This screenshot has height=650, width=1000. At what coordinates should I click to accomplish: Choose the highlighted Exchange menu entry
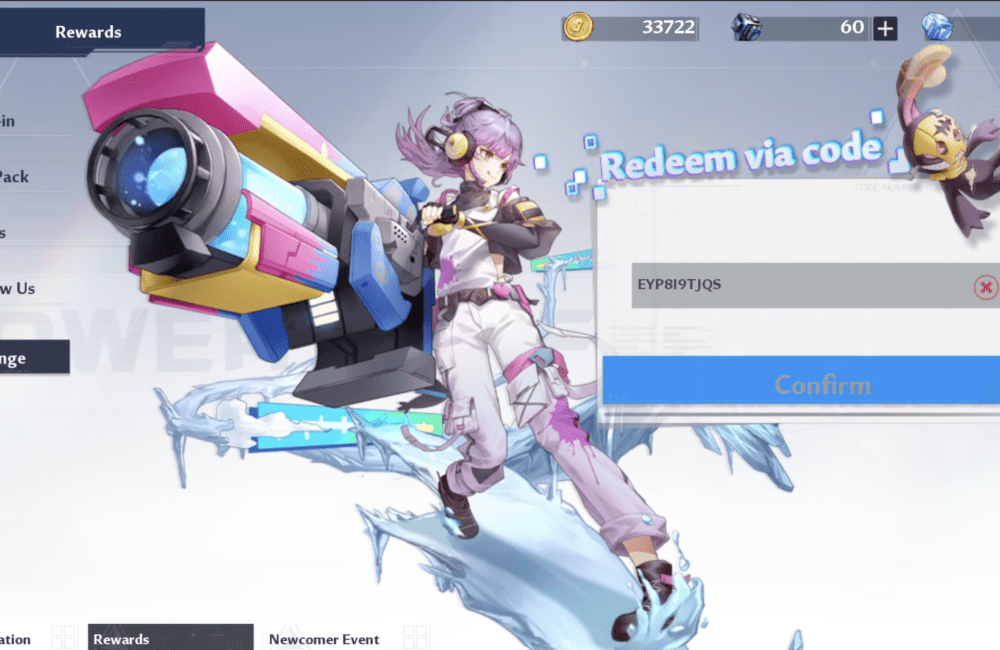click(x=30, y=358)
